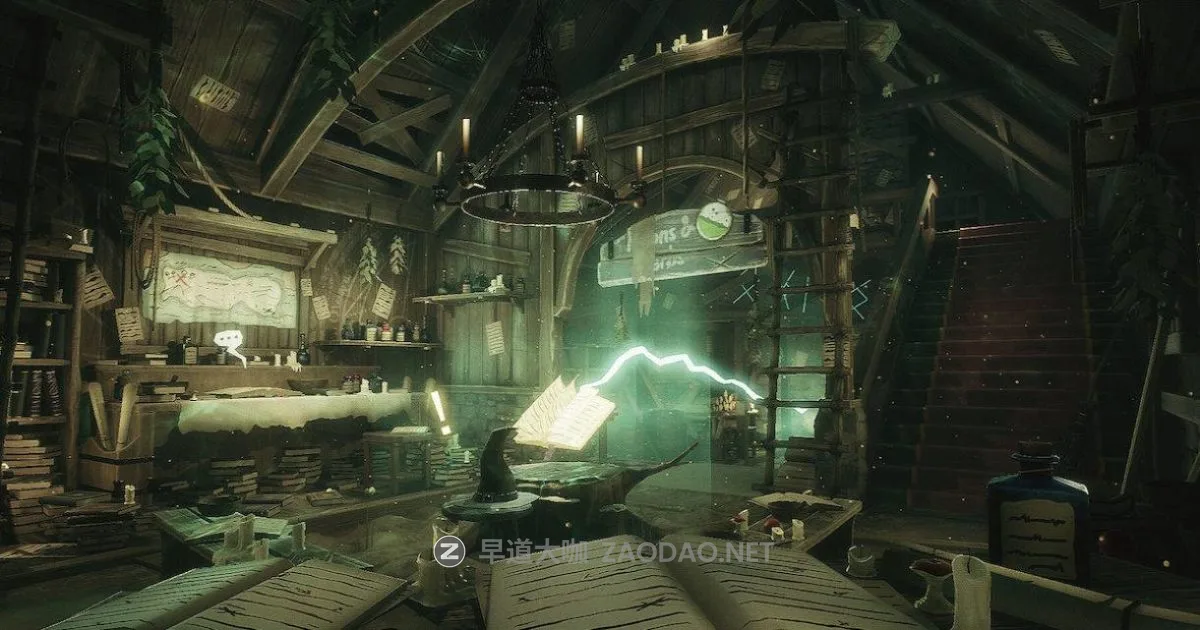1200x630 pixels.
Task: Click the white speech bubble dialogue marker
Action: 229,336
